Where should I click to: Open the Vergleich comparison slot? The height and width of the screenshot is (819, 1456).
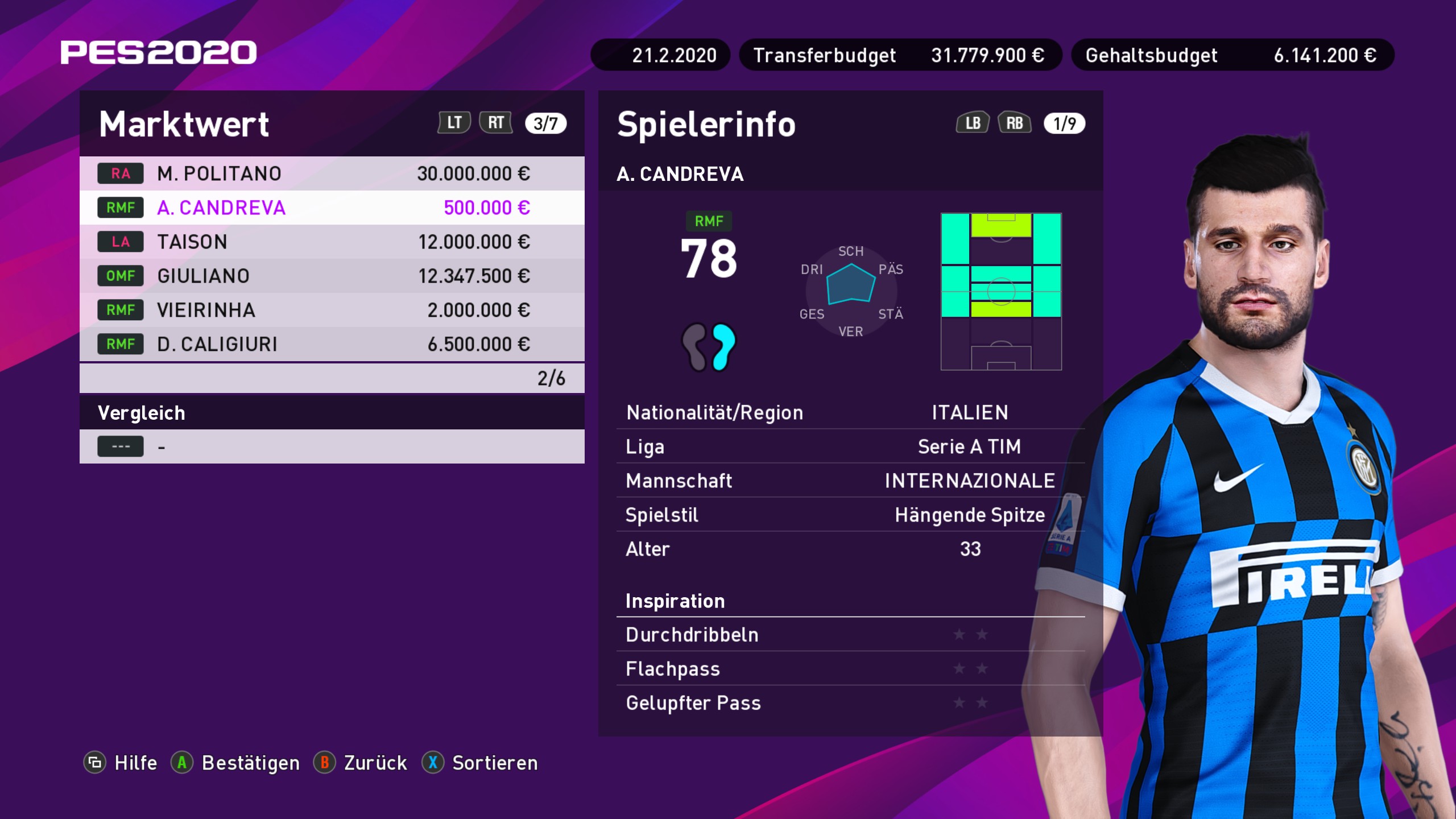[x=332, y=446]
